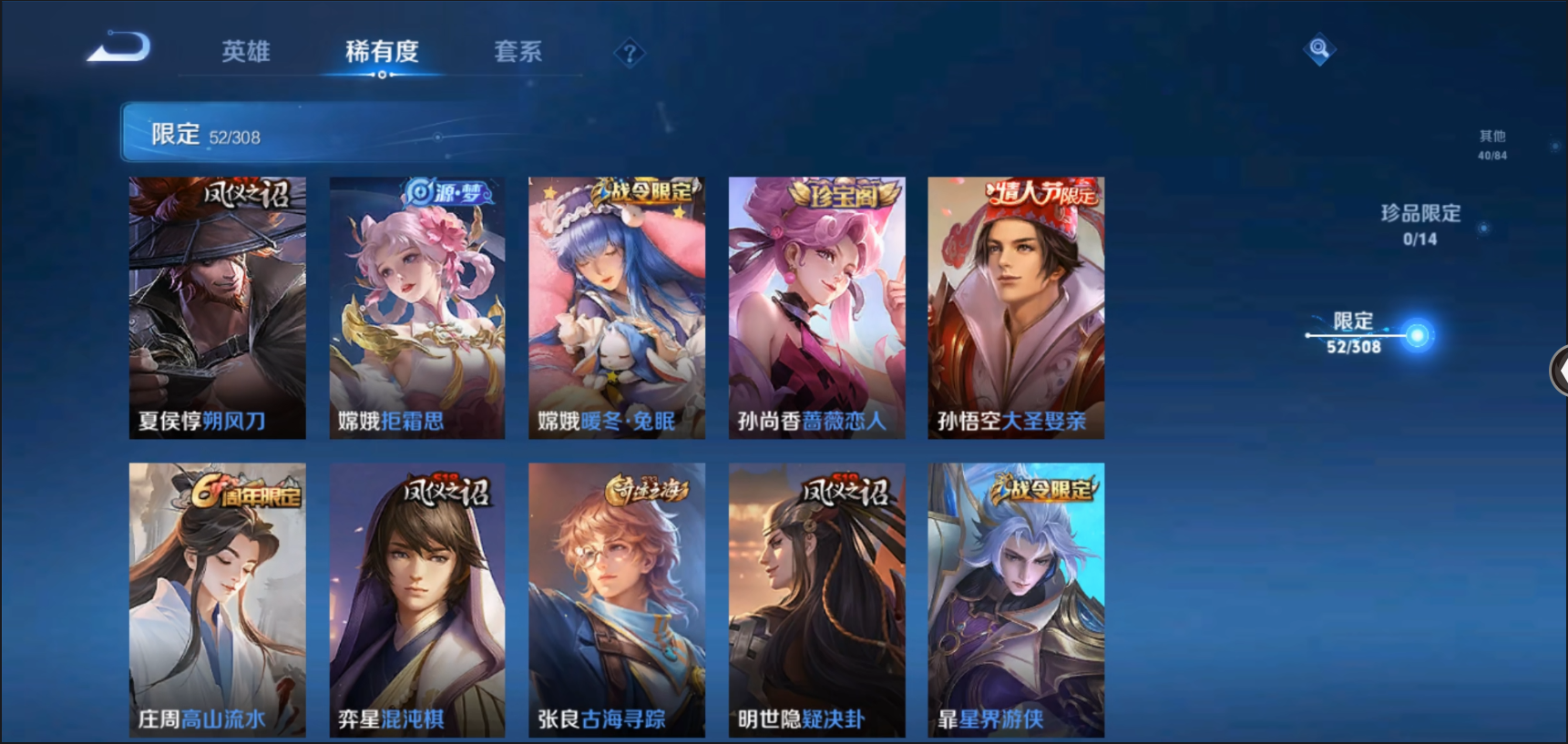
Task: Choose the 明世隐 疑决卦 skin card
Action: tap(816, 599)
